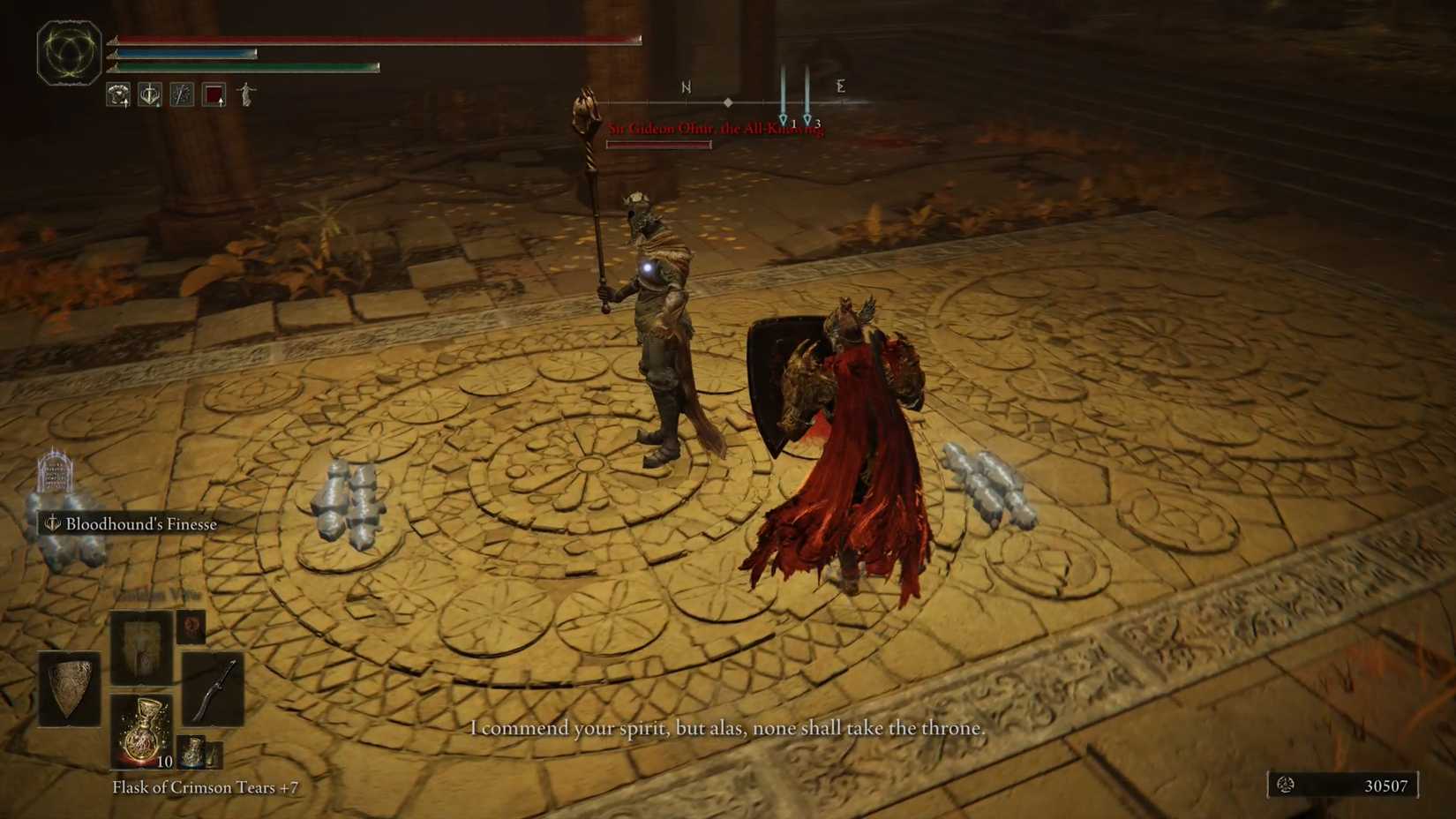Click the weapon buff status icon
Viewport: 1456px width, 819px height.
[x=182, y=94]
